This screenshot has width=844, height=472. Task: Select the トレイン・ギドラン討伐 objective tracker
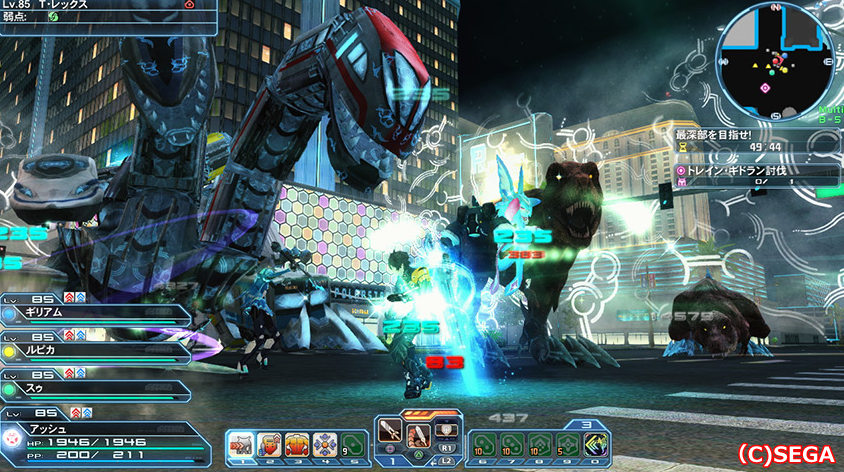coord(757,171)
